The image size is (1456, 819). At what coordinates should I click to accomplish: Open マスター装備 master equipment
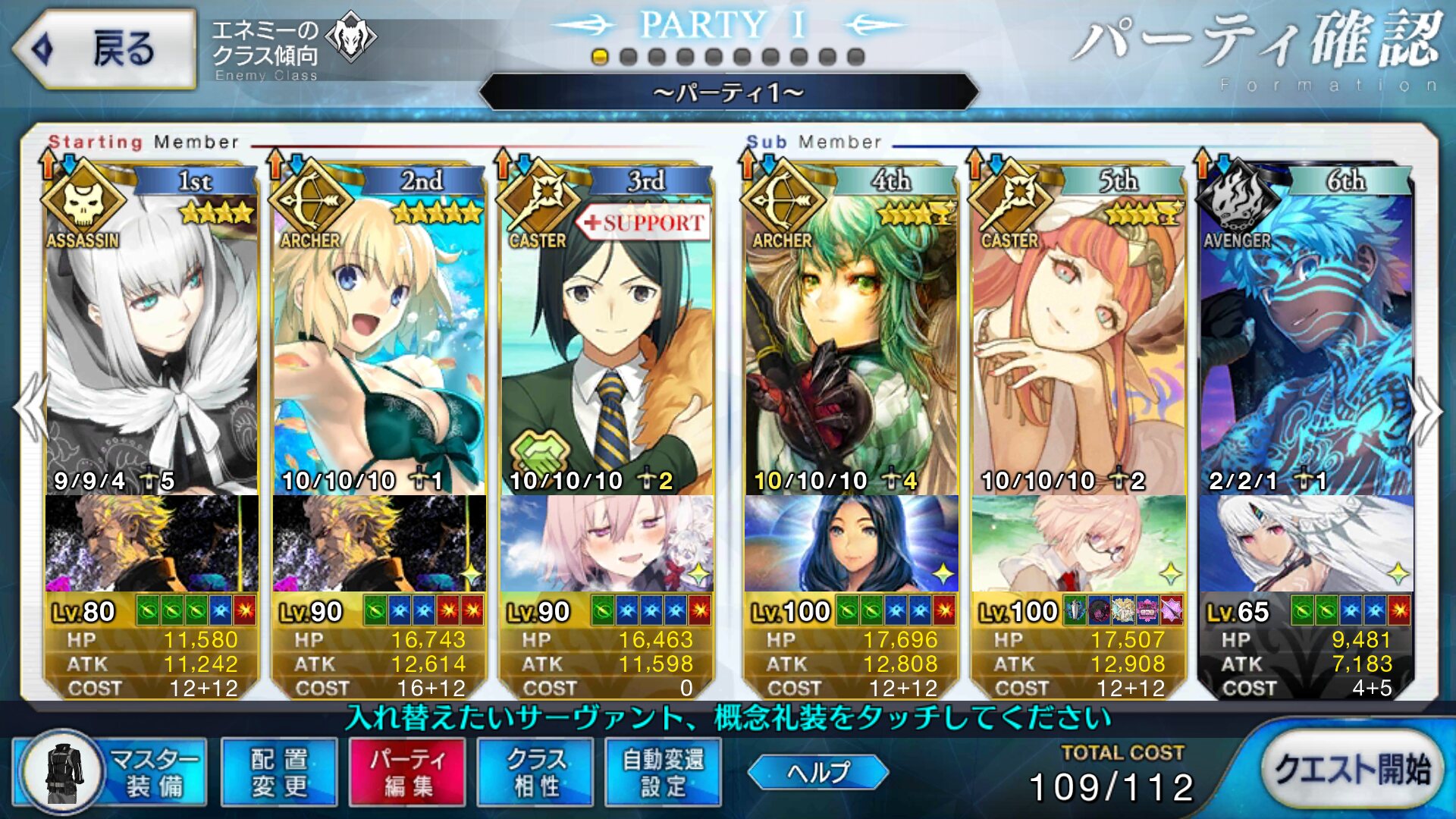pyautogui.click(x=111, y=772)
